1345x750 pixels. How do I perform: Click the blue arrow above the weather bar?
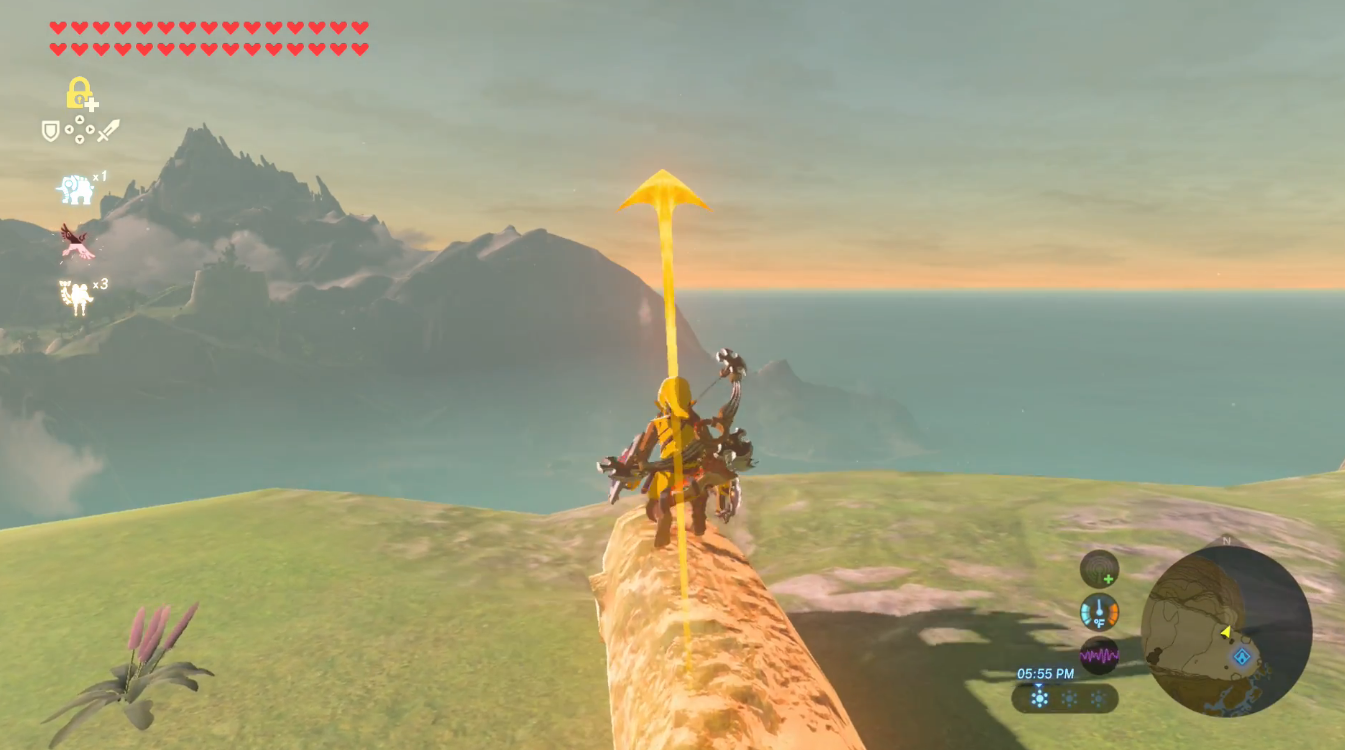coord(1038,685)
